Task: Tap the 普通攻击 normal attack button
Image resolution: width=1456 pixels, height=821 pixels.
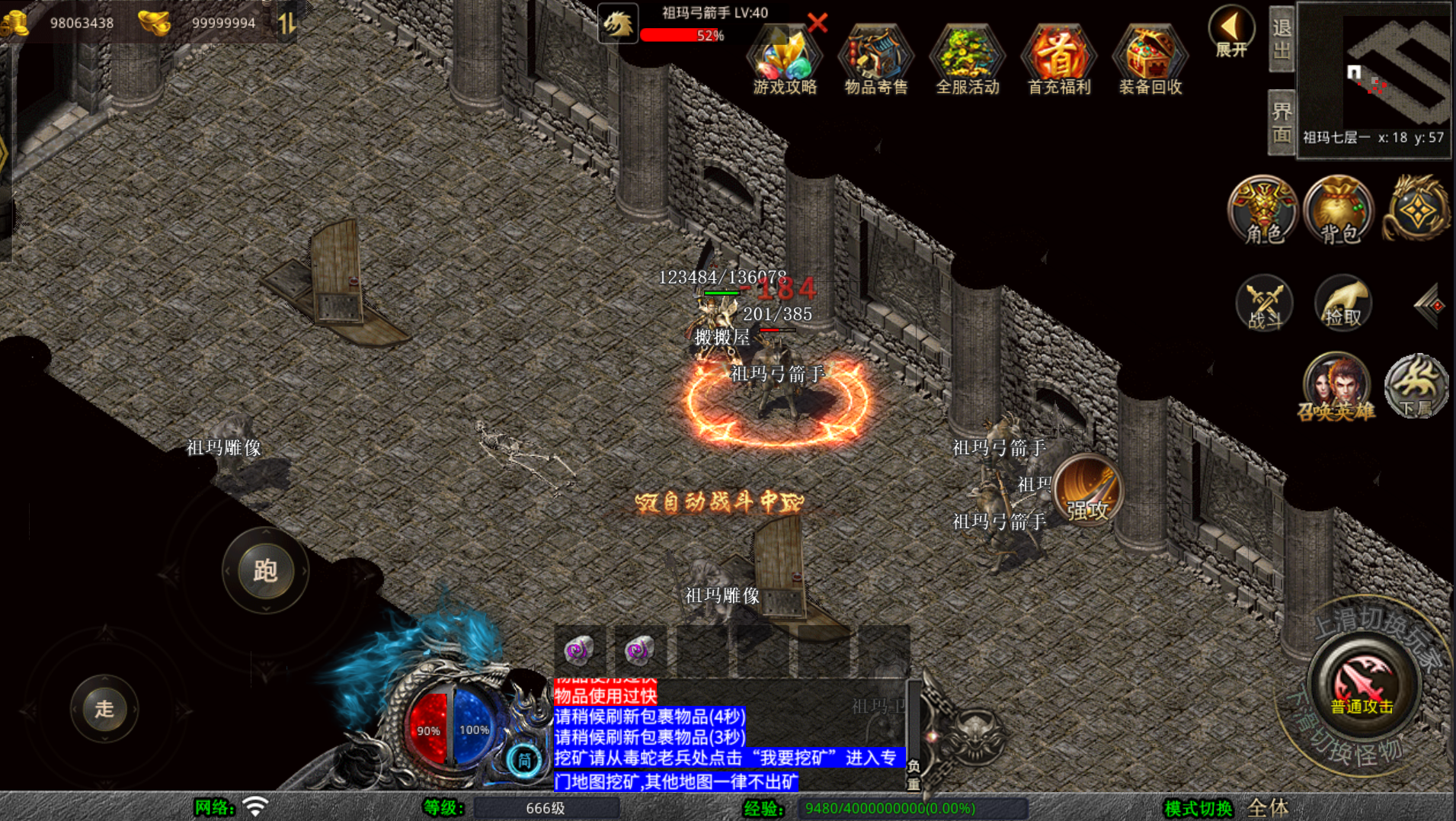Action: coord(1362,685)
